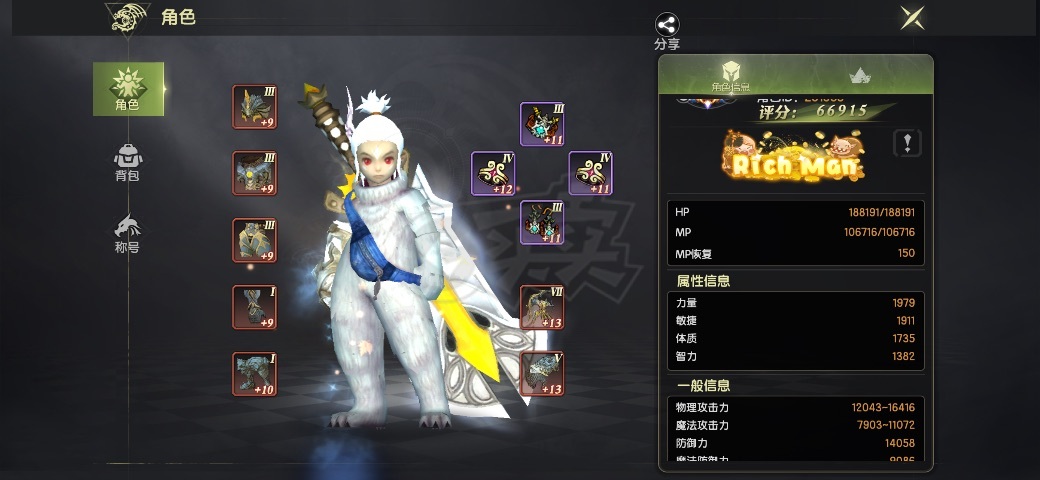Choose the +9 tier I gloves slot

pyautogui.click(x=255, y=307)
